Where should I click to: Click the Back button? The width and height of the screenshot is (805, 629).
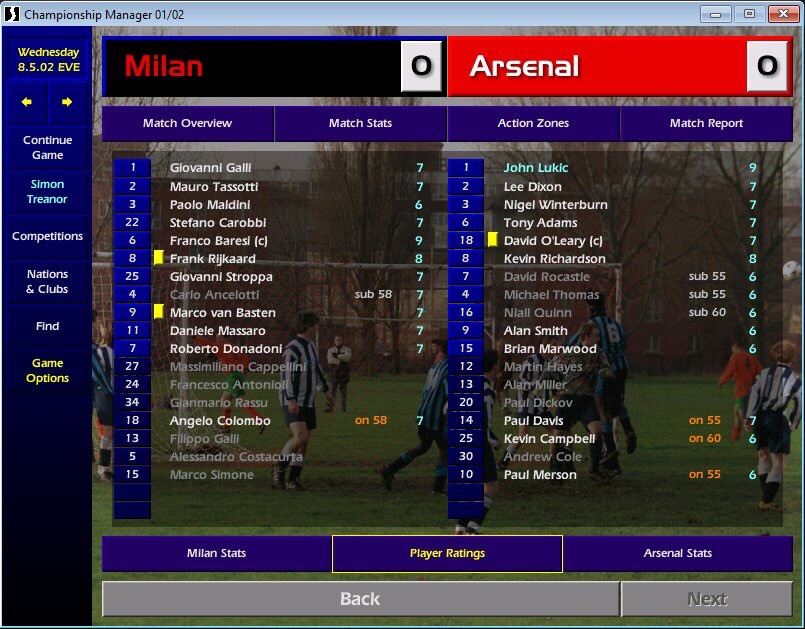click(360, 599)
